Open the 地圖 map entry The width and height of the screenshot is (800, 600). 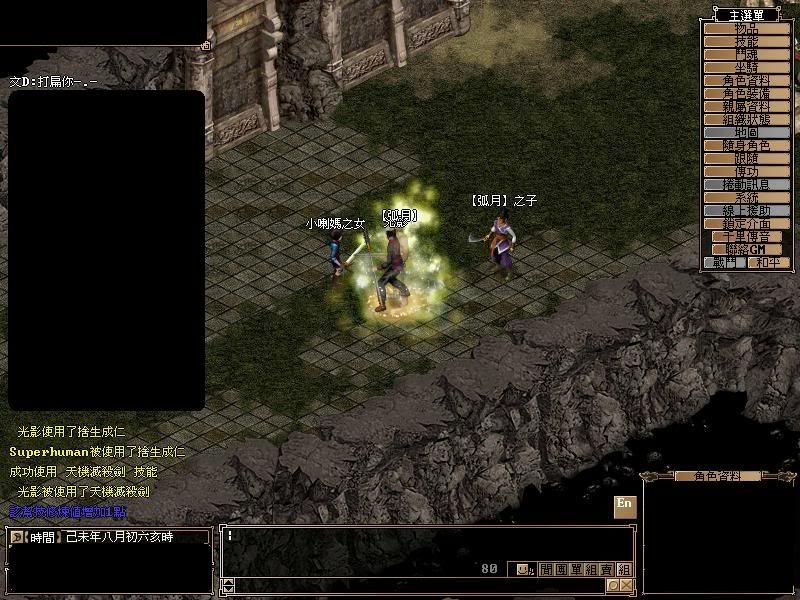746,132
